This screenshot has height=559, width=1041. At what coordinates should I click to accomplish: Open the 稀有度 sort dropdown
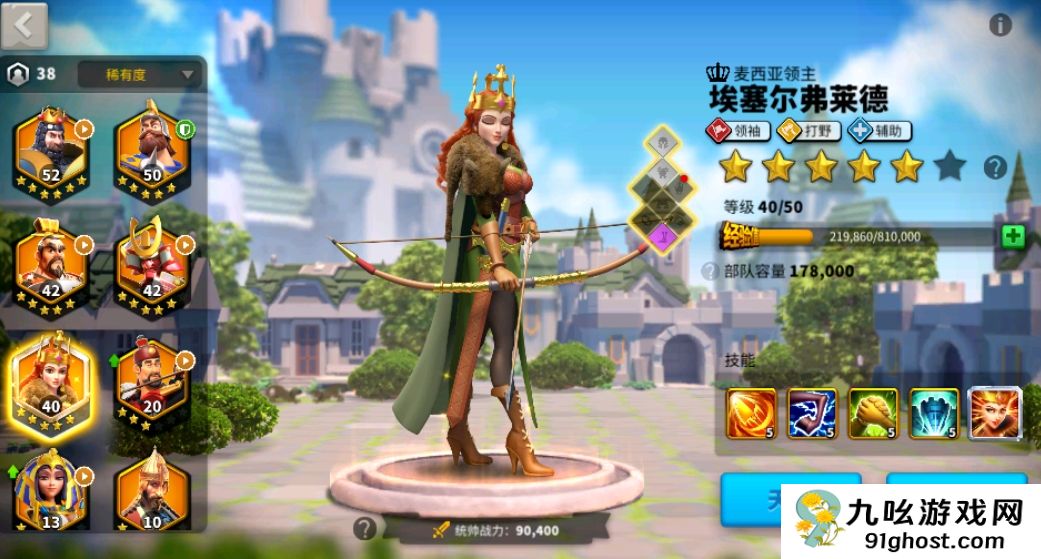point(139,73)
